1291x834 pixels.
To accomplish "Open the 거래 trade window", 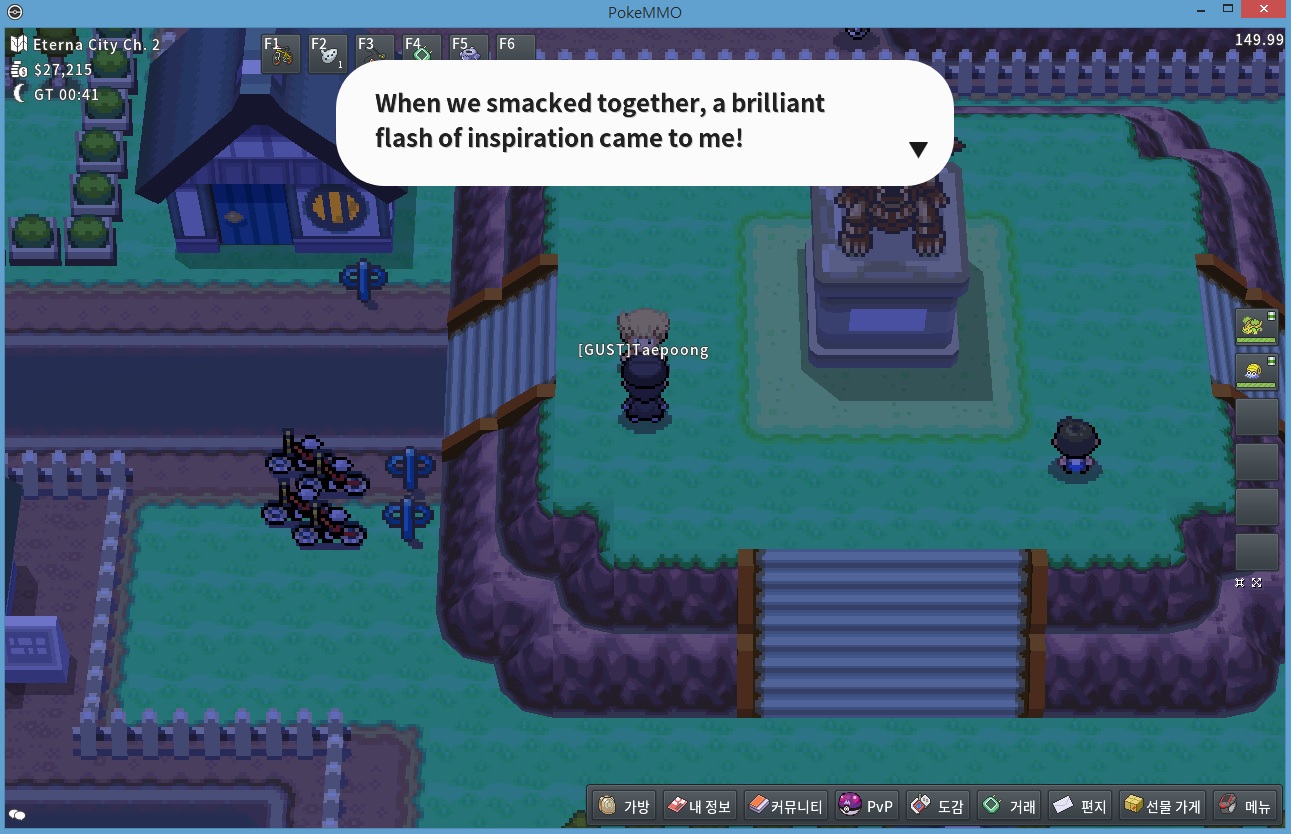I will (1009, 806).
